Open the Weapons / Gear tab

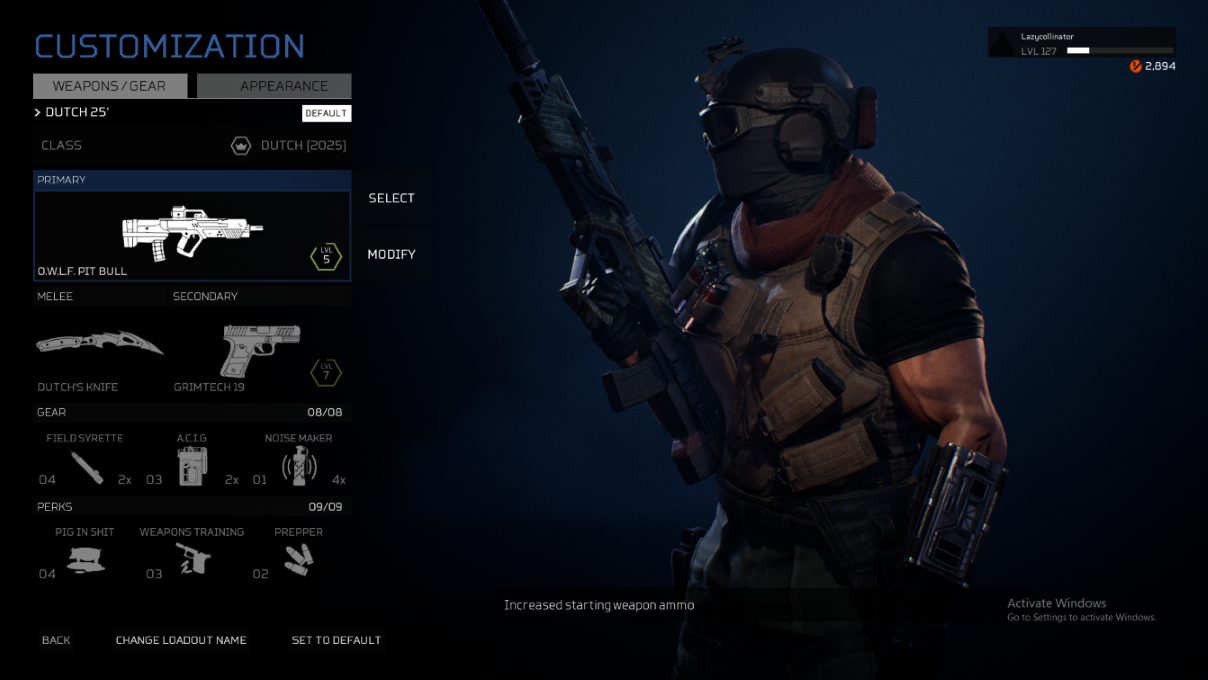tap(110, 86)
